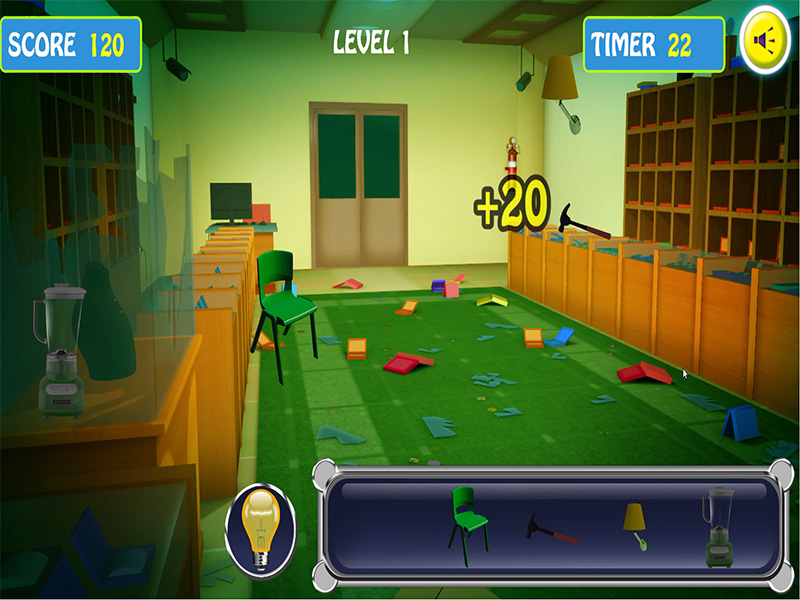This screenshot has width=800, height=600.
Task: Pick the hammer in the item bar
Action: point(552,528)
